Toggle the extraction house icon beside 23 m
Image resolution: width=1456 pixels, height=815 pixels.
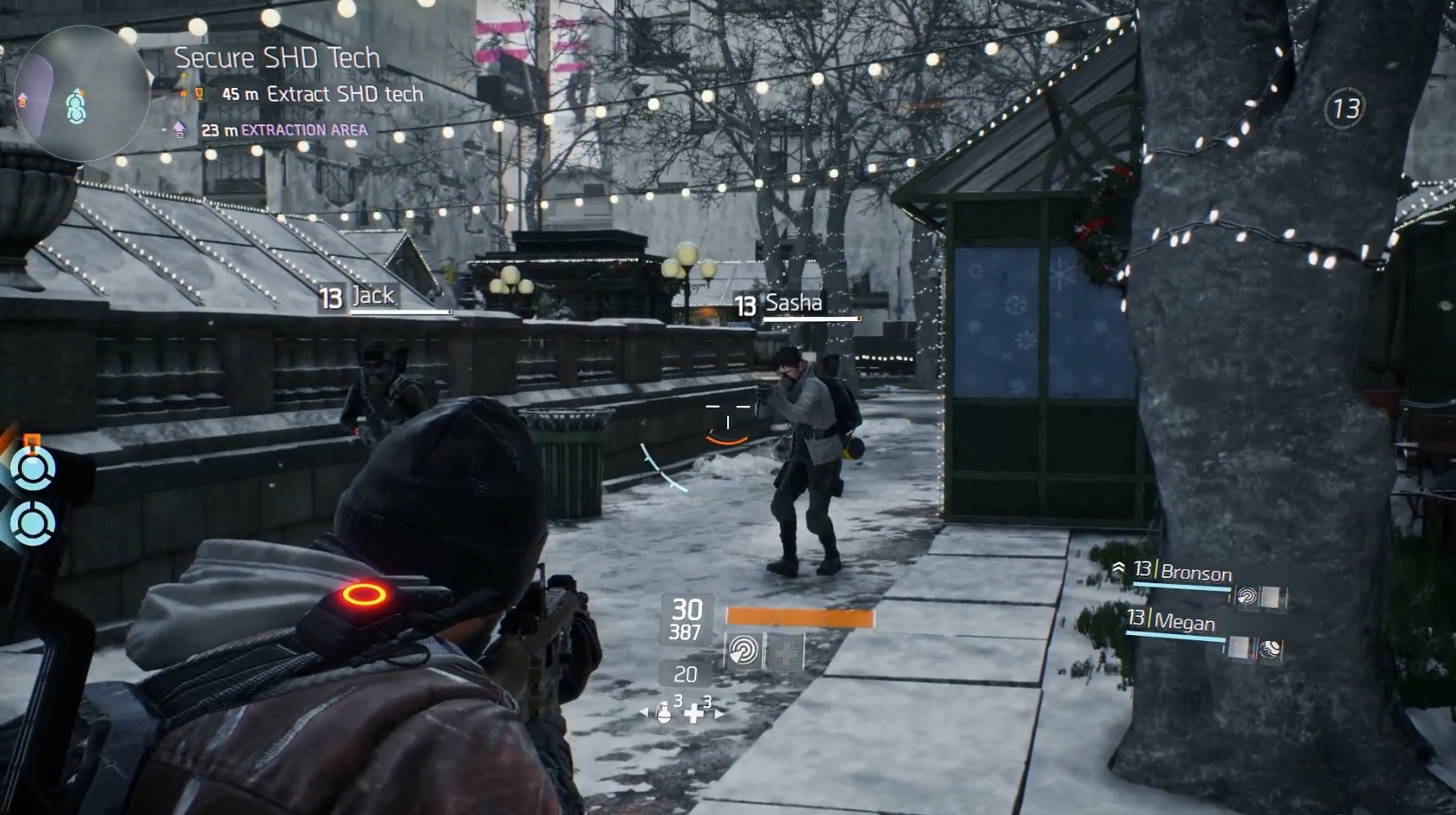(180, 129)
